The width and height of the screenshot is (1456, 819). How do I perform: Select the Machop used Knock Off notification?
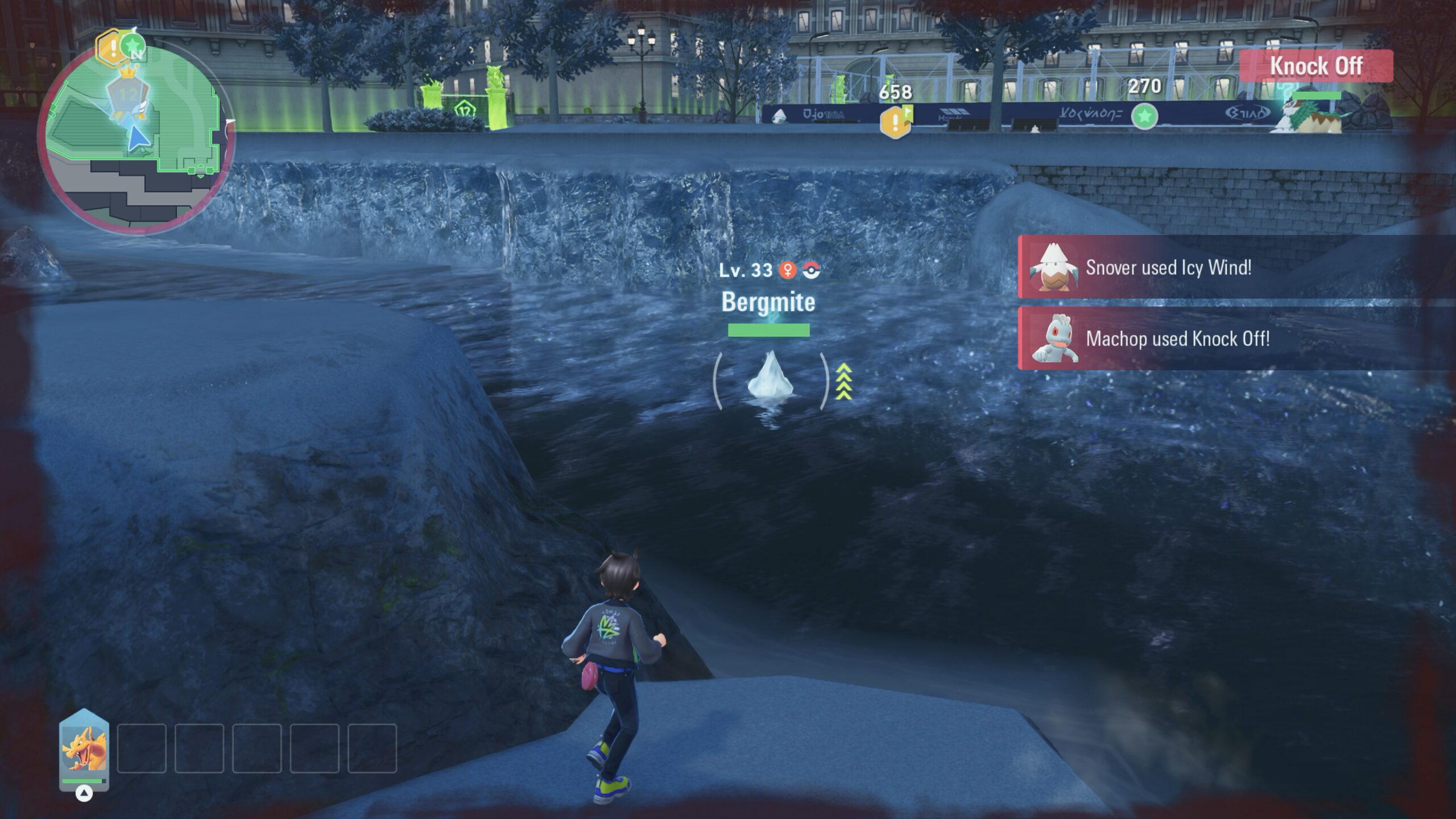tap(1234, 339)
